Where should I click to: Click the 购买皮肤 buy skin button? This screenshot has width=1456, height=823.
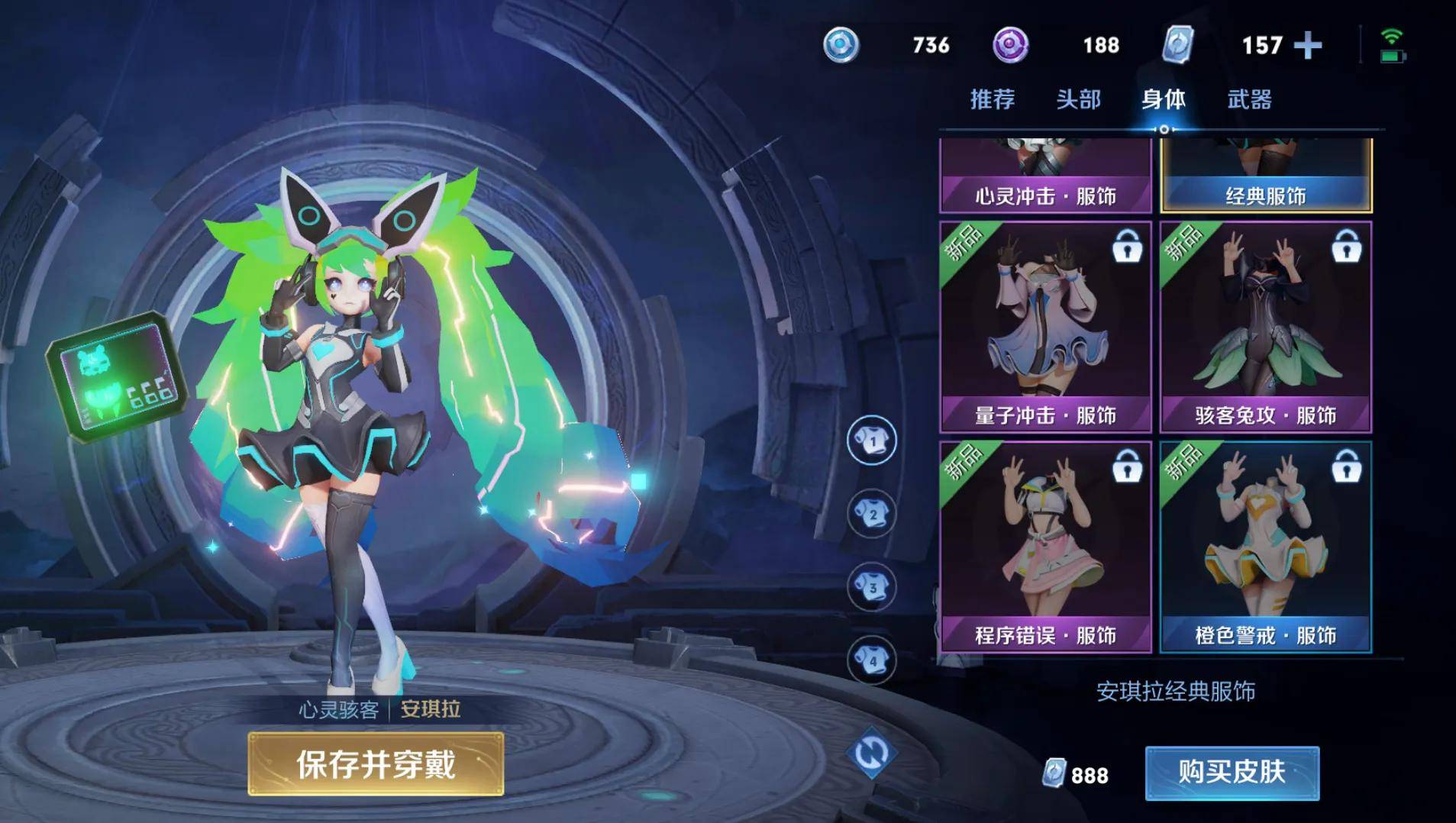pyautogui.click(x=1232, y=773)
